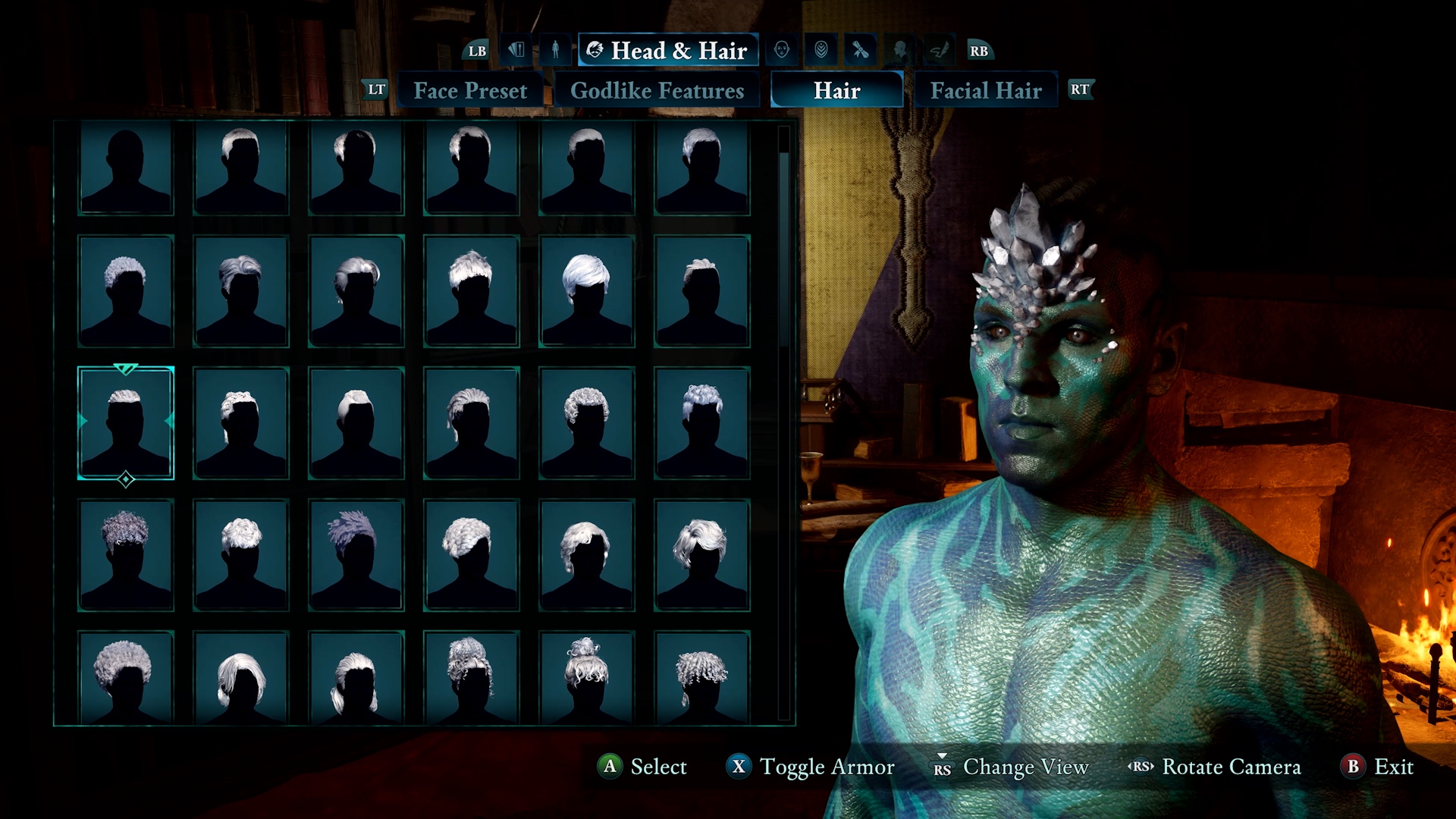The height and width of the screenshot is (819, 1456).
Task: Open the Godlike Features tab
Action: pos(657,90)
